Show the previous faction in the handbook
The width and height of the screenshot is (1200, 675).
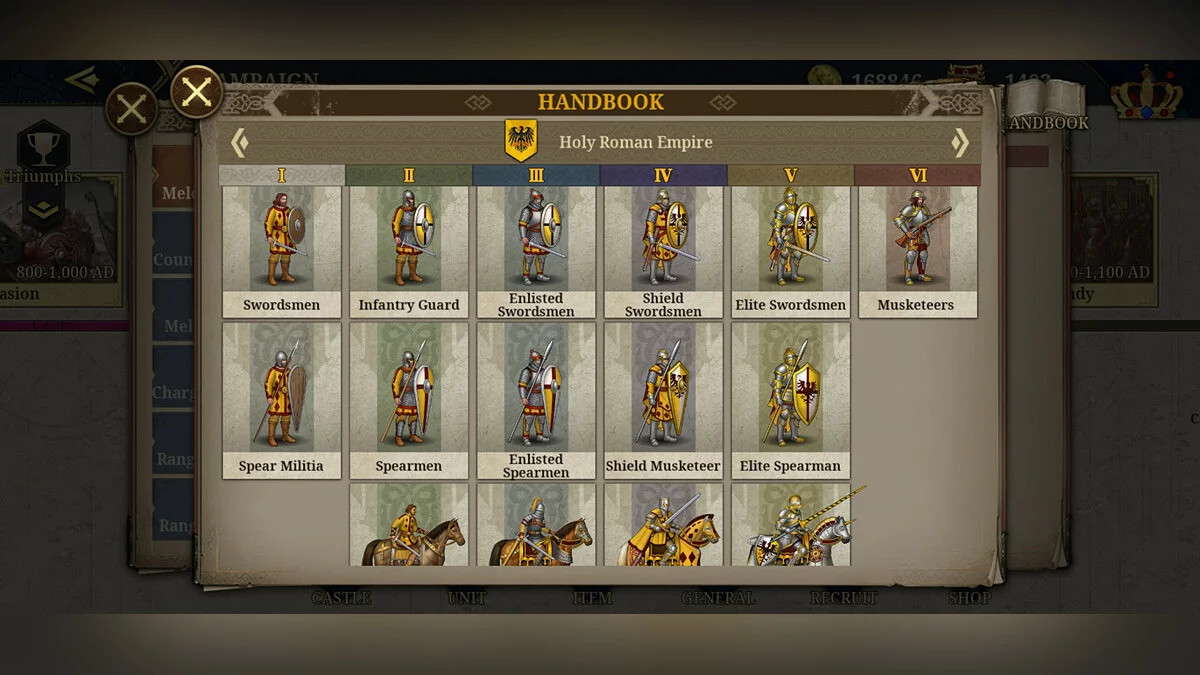(x=239, y=143)
